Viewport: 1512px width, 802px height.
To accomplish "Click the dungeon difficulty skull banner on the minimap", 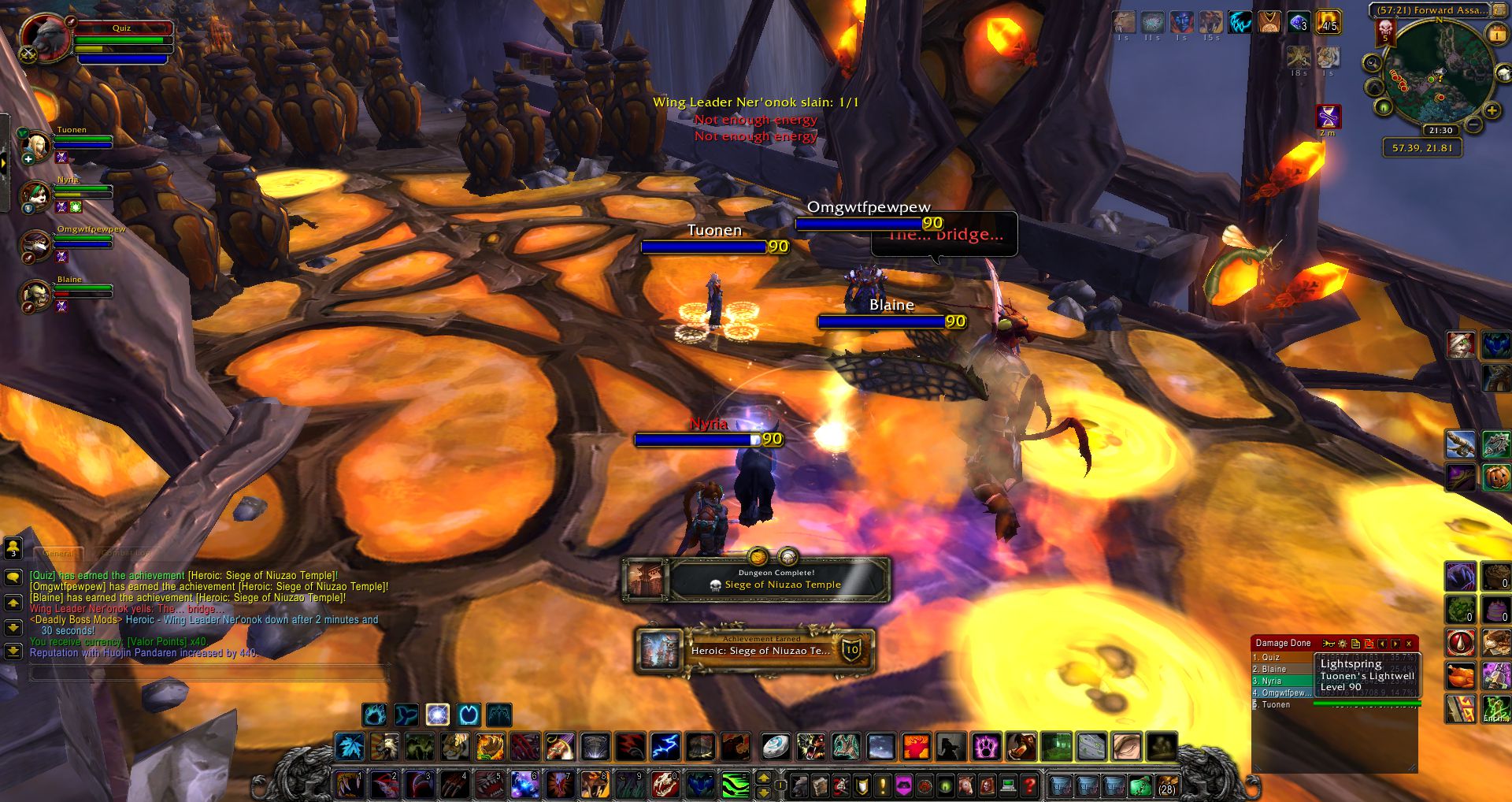I will pos(1385,32).
